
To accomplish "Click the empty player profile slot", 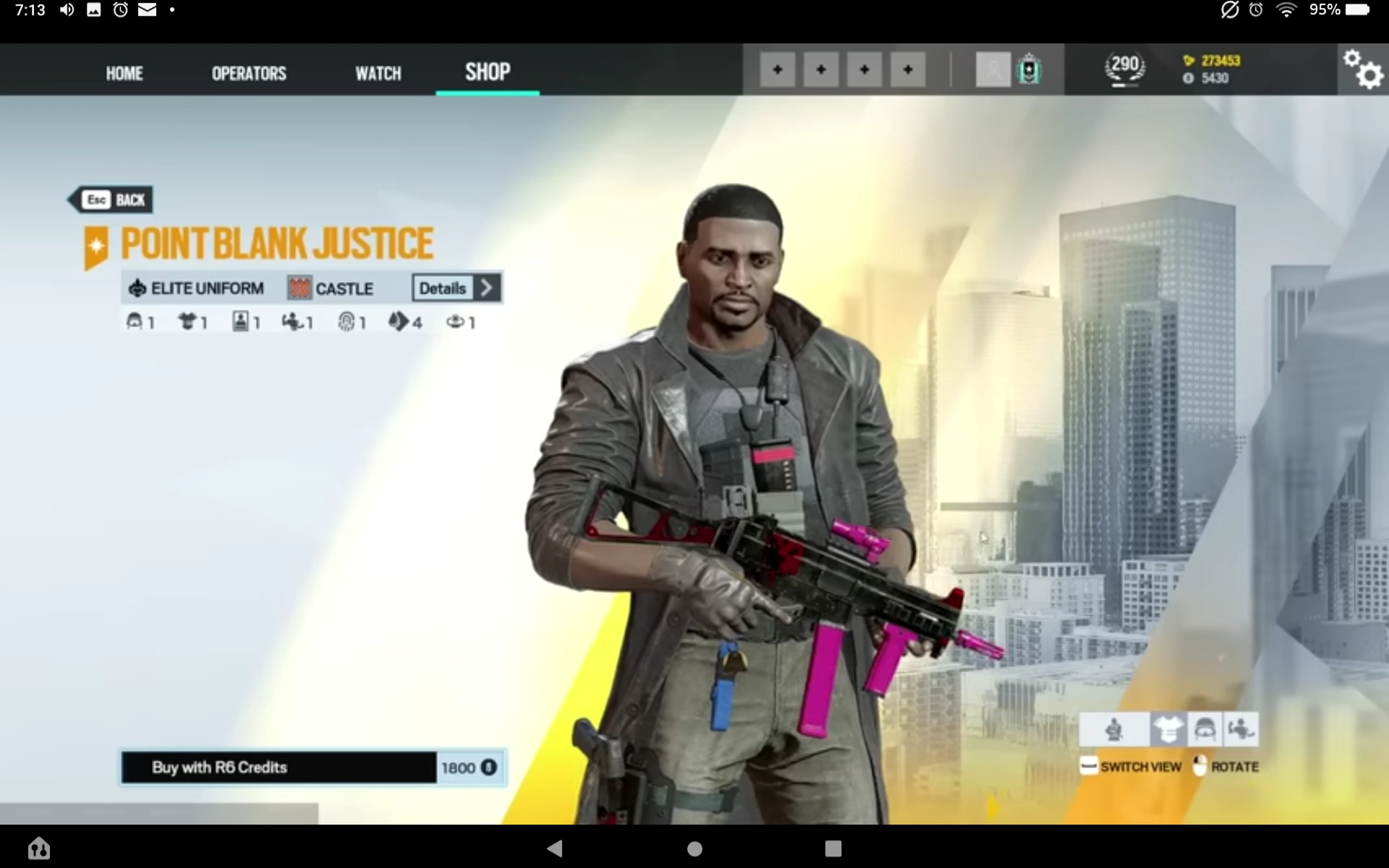I will point(993,69).
